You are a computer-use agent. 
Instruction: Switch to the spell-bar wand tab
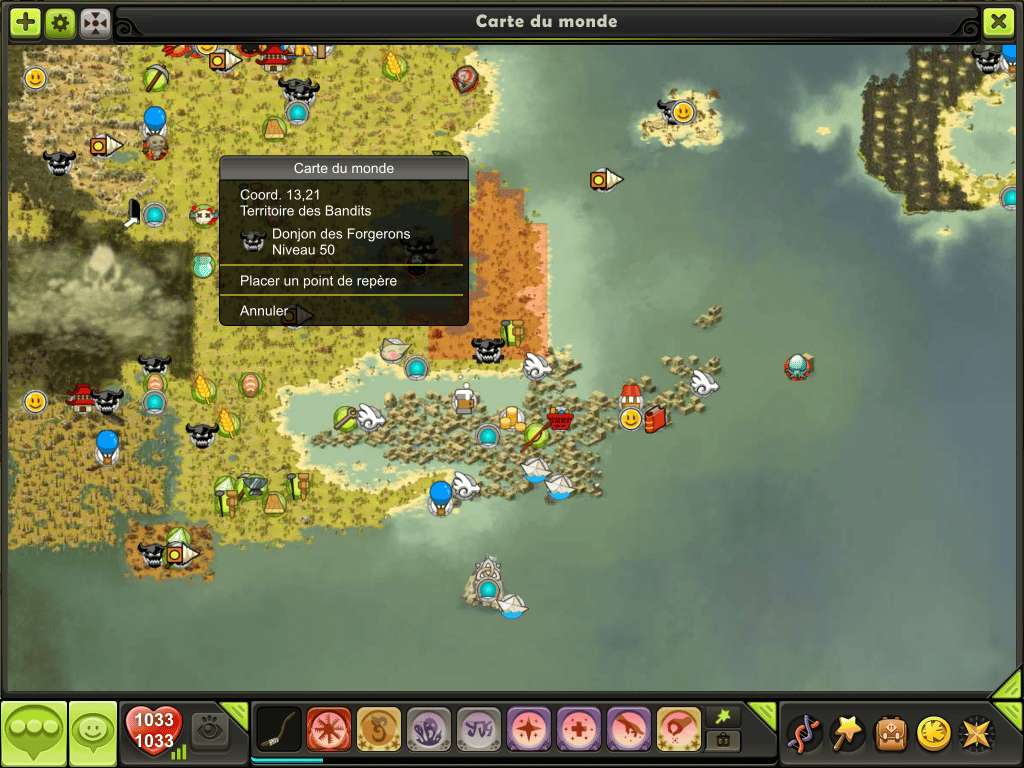723,715
